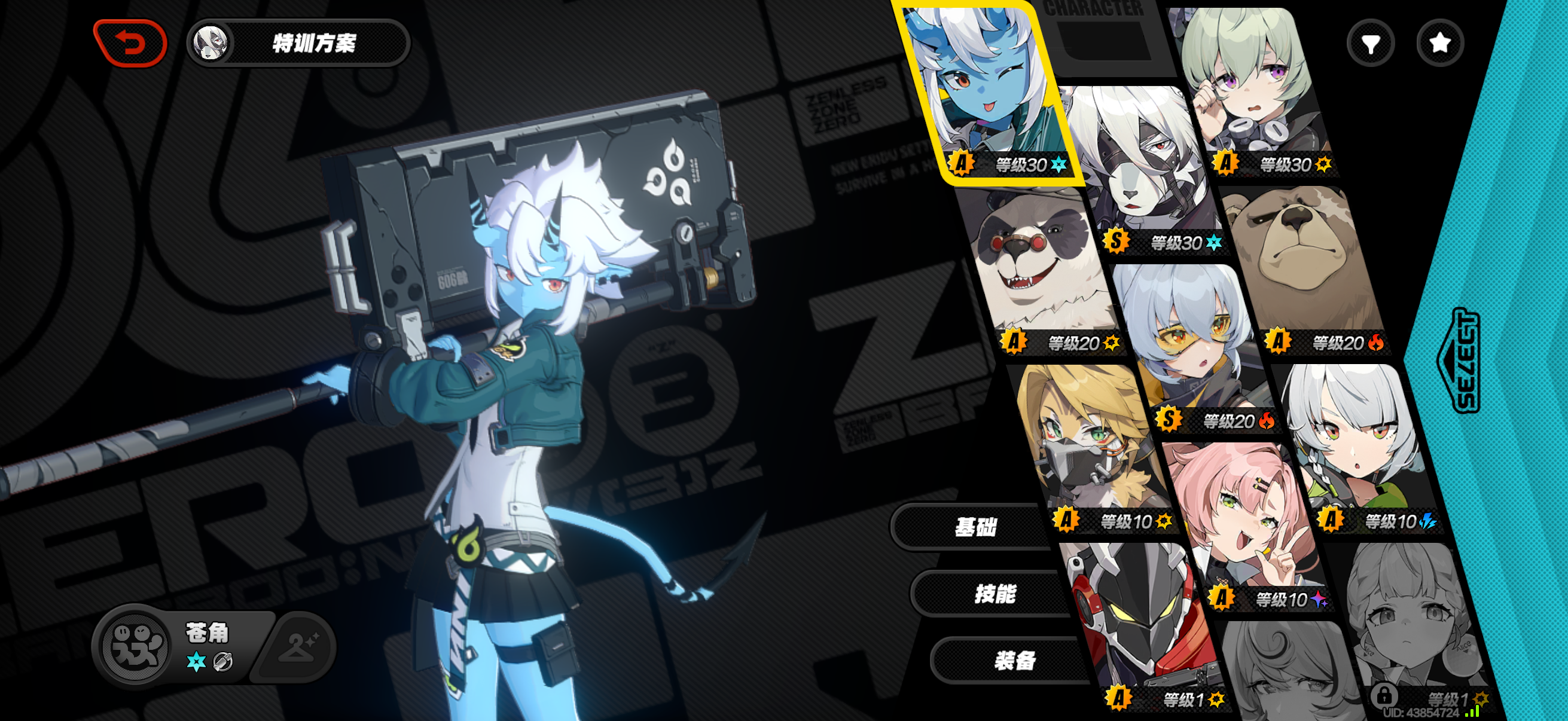Click the avatar portrait in the 特训方案 header

211,42
